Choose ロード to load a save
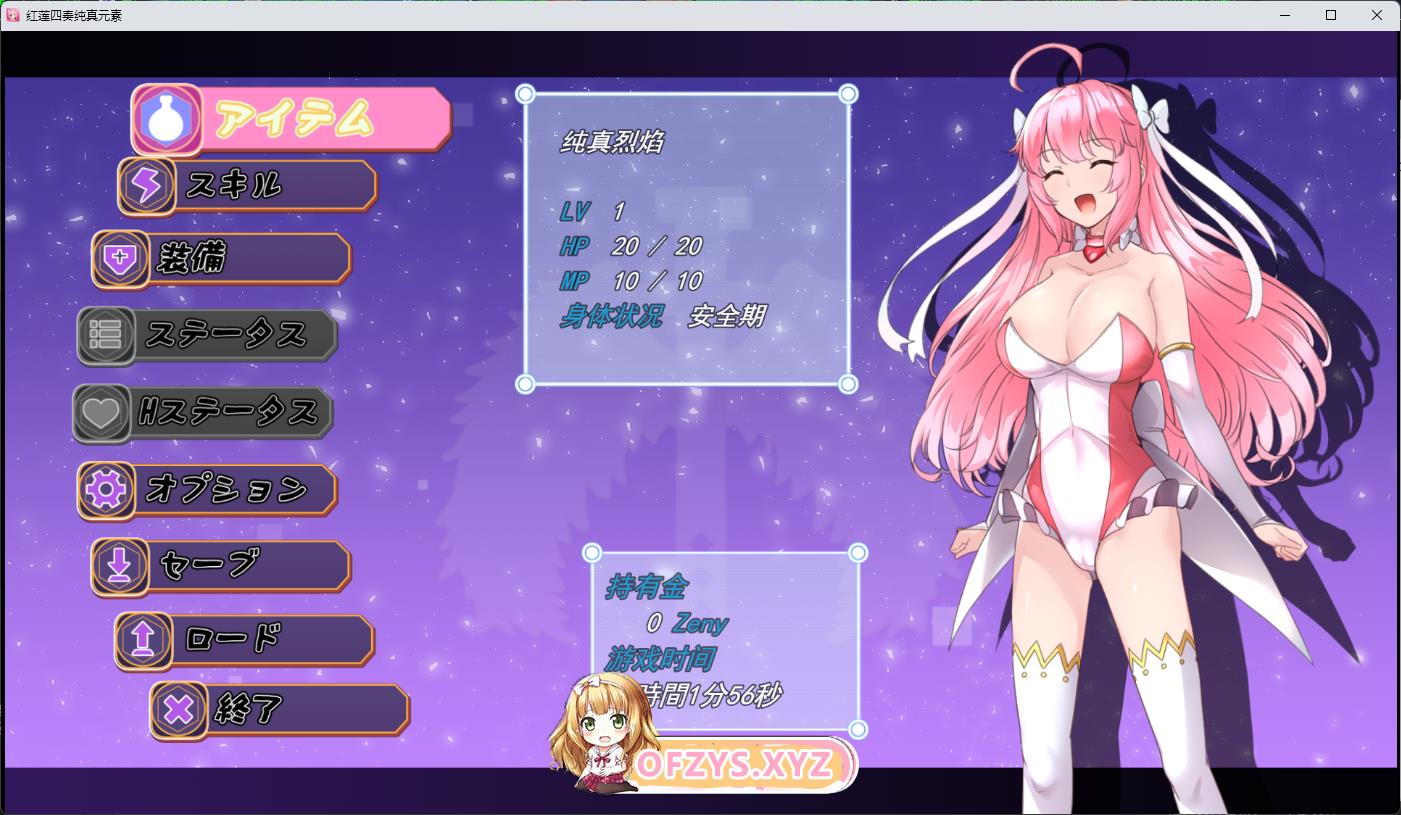Screen dimensions: 1401x815 (245, 640)
